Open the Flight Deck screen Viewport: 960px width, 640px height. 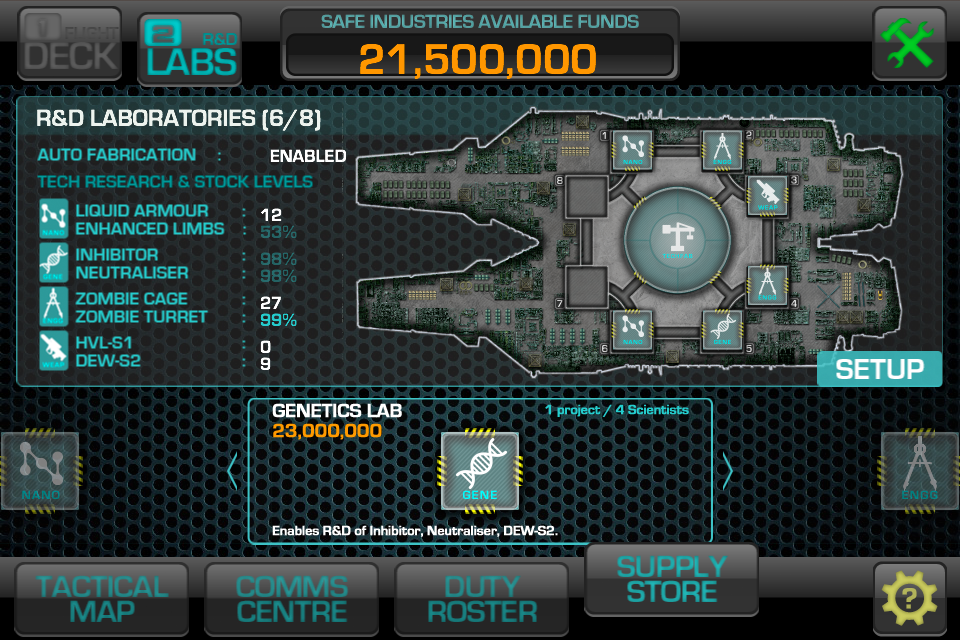pos(69,43)
